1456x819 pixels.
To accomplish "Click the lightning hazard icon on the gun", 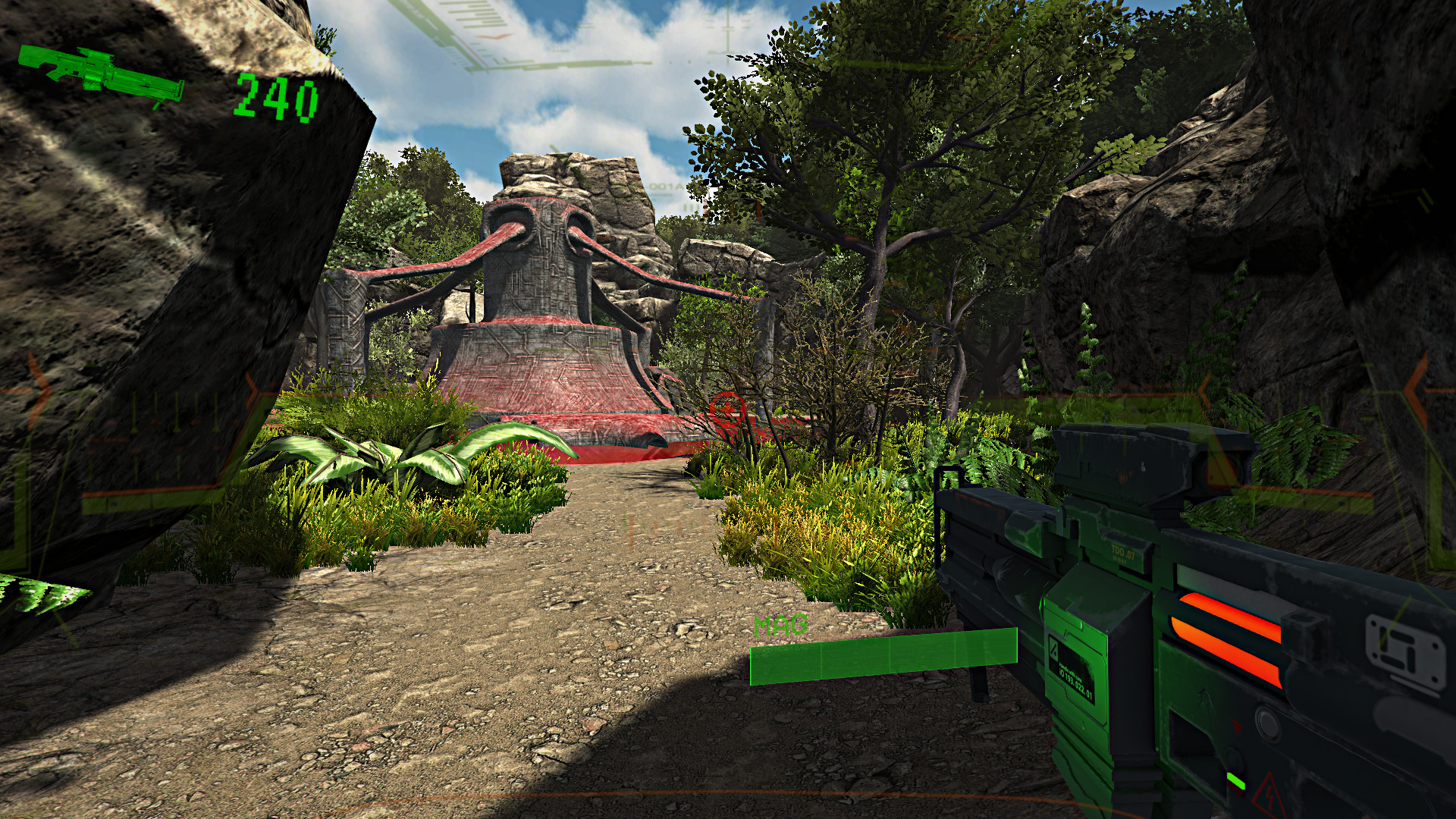I will [1268, 795].
